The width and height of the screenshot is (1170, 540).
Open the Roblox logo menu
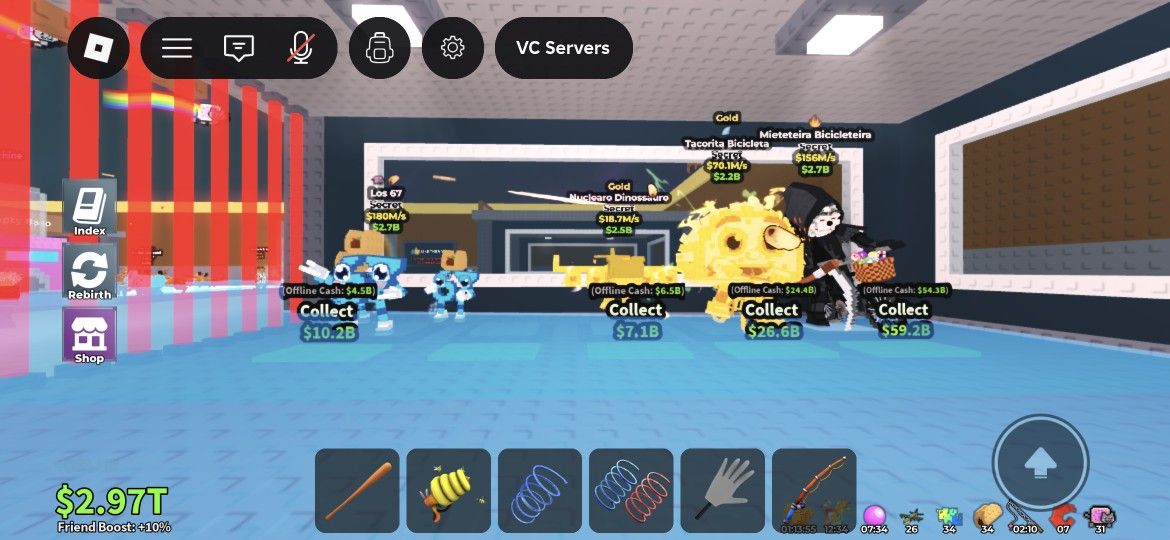[98, 48]
